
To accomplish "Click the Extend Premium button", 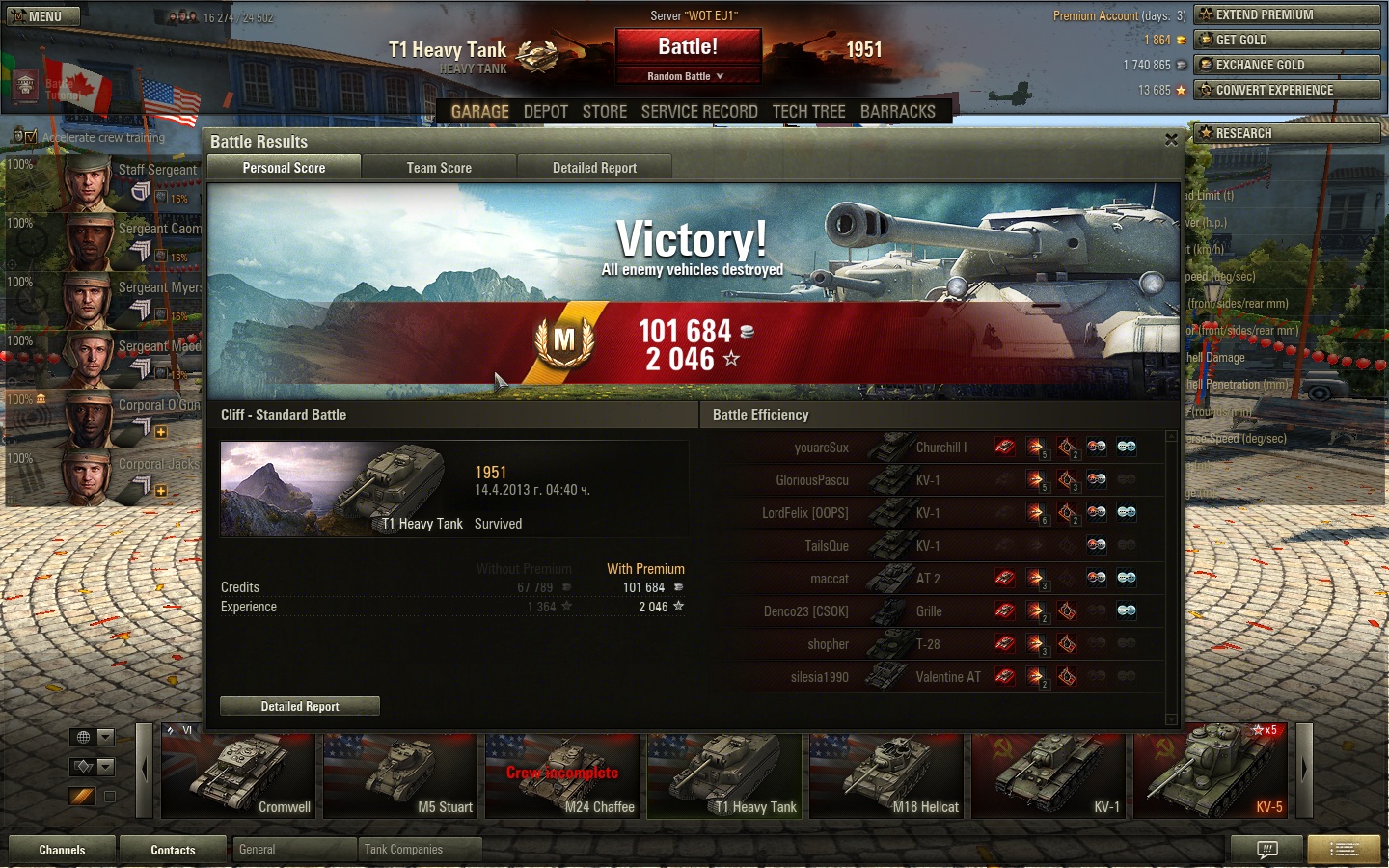I will click(1287, 14).
